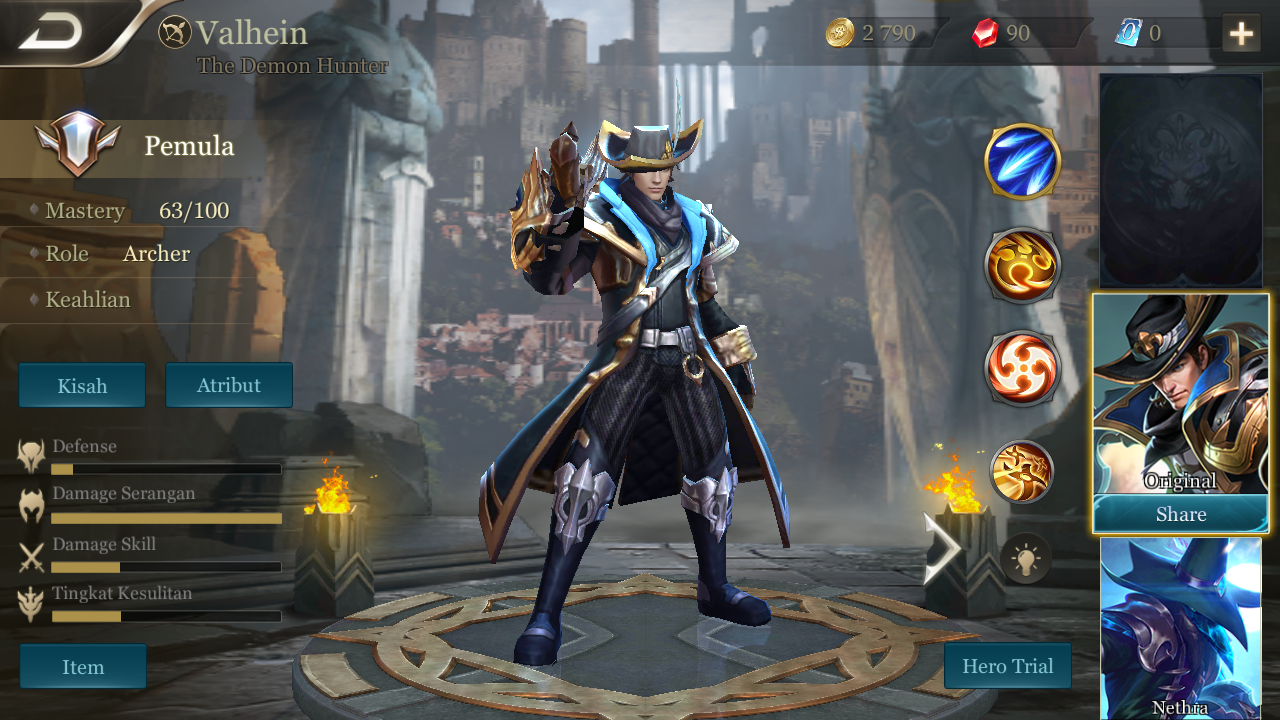This screenshot has width=1280, height=720.
Task: View the red spinning blades skill icon
Action: pyautogui.click(x=1022, y=367)
